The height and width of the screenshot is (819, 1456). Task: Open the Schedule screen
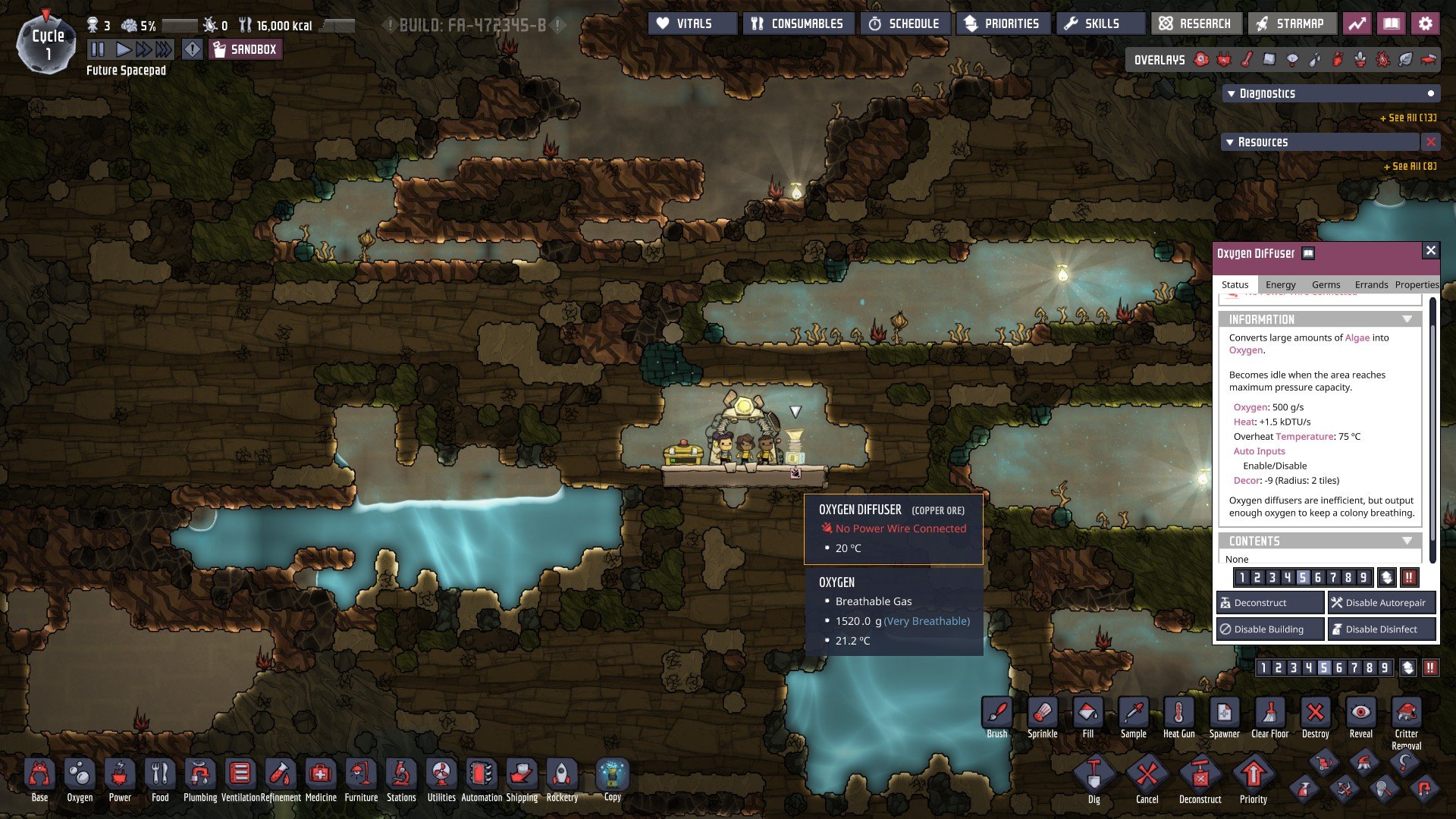pyautogui.click(x=904, y=24)
